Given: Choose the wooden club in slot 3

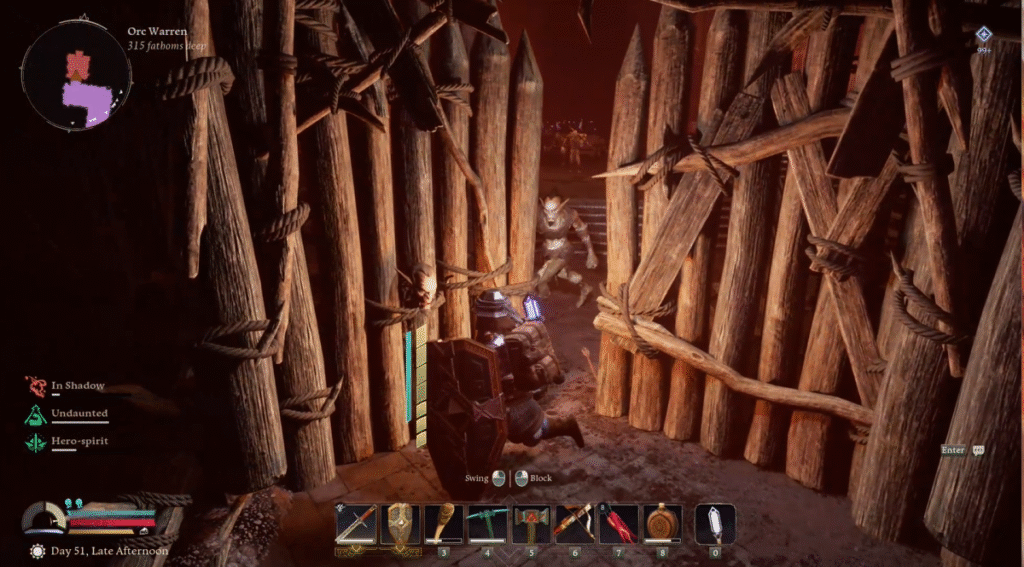Looking at the screenshot, I should (443, 523).
